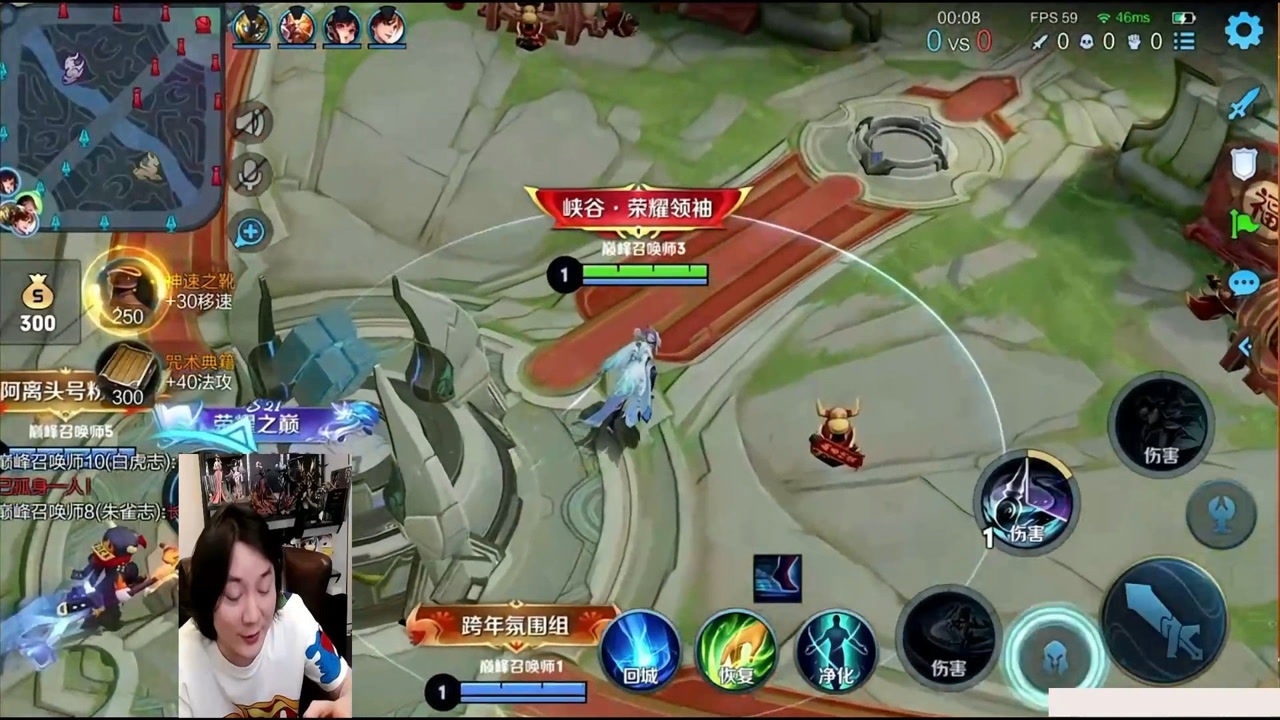
Task: Activate the 回城 recall ability
Action: 640,650
